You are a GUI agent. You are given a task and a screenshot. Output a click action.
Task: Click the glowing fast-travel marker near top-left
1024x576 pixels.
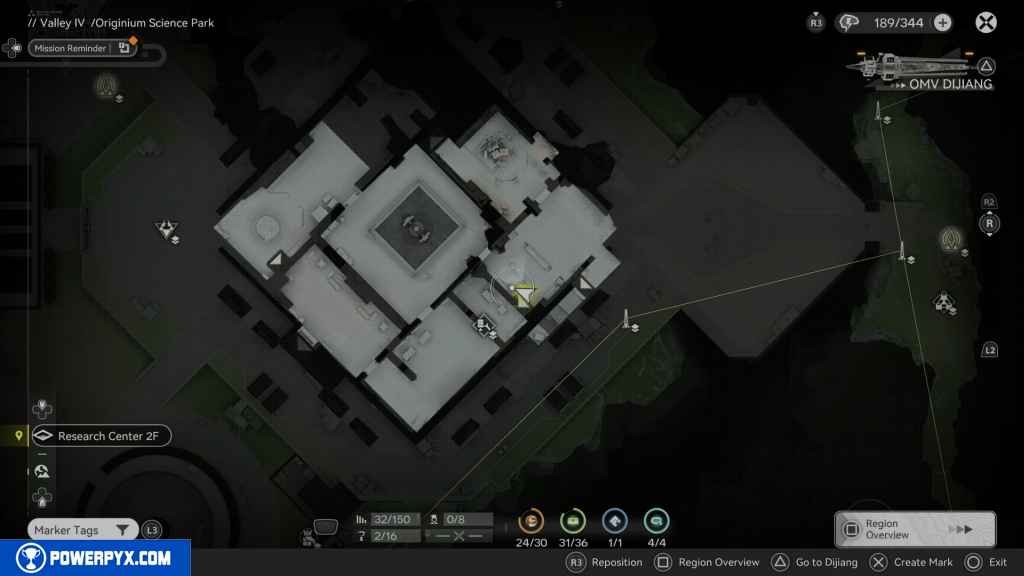point(105,85)
